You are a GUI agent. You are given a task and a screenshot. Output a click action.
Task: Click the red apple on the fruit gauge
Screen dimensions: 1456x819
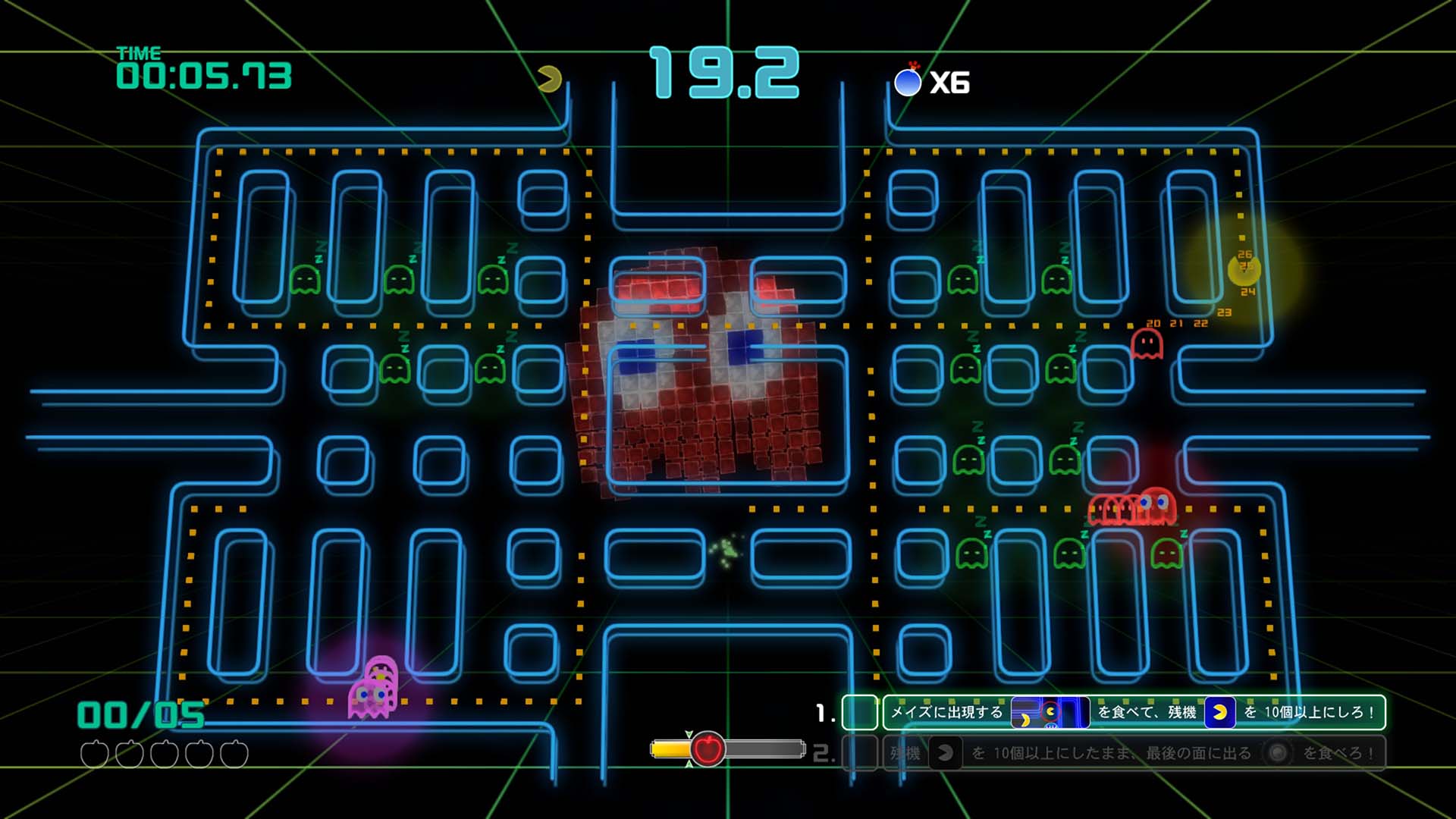tap(708, 749)
